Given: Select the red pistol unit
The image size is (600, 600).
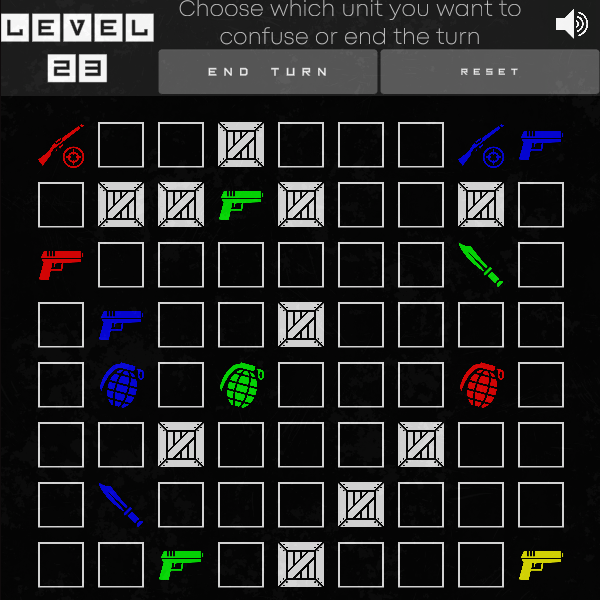Looking at the screenshot, I should (61, 265).
